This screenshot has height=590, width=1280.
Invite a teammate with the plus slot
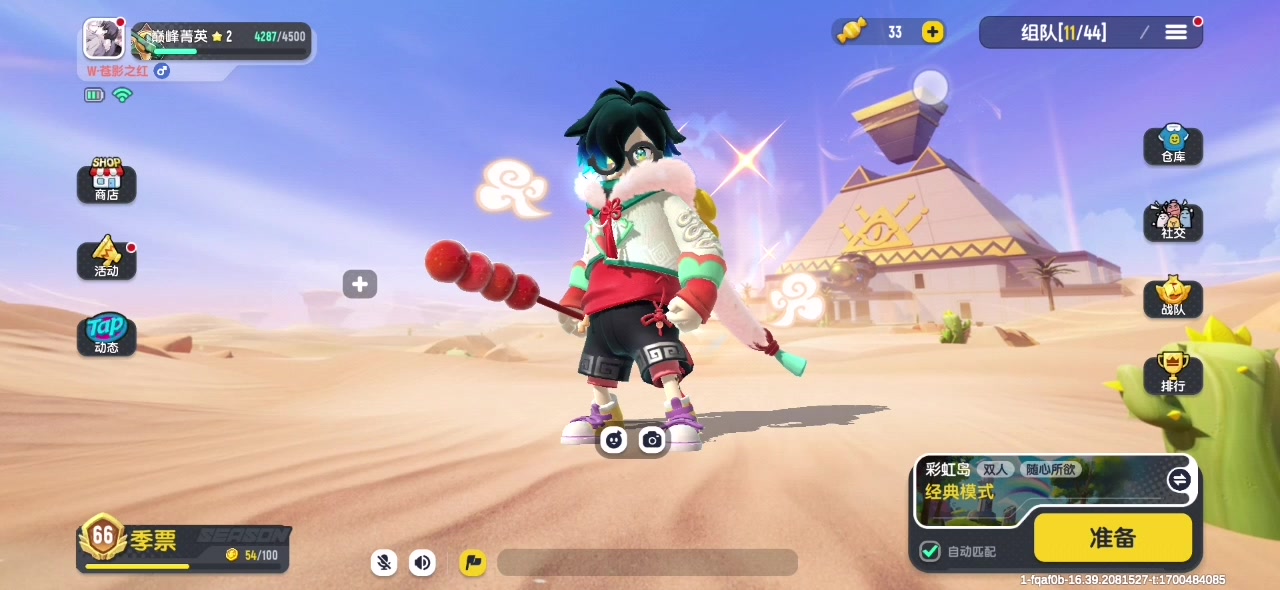(x=360, y=284)
